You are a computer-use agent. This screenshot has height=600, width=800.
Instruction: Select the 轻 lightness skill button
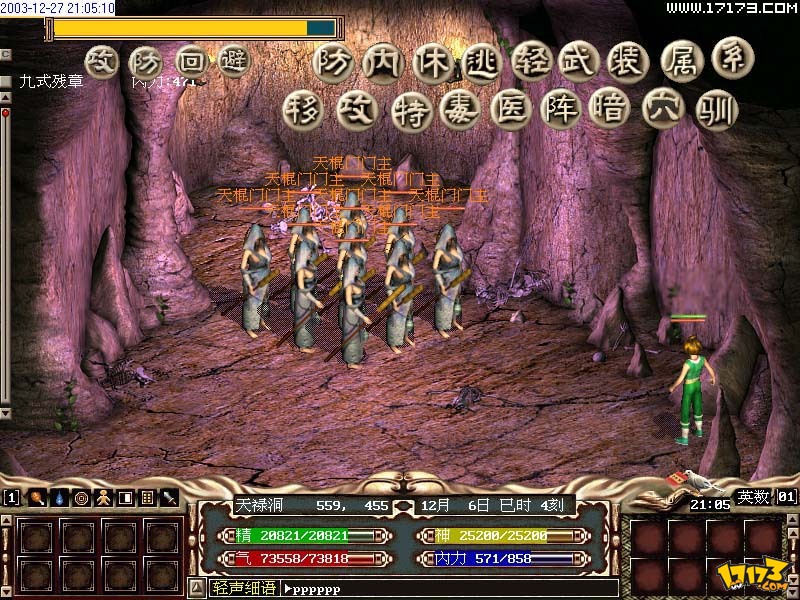coord(530,62)
